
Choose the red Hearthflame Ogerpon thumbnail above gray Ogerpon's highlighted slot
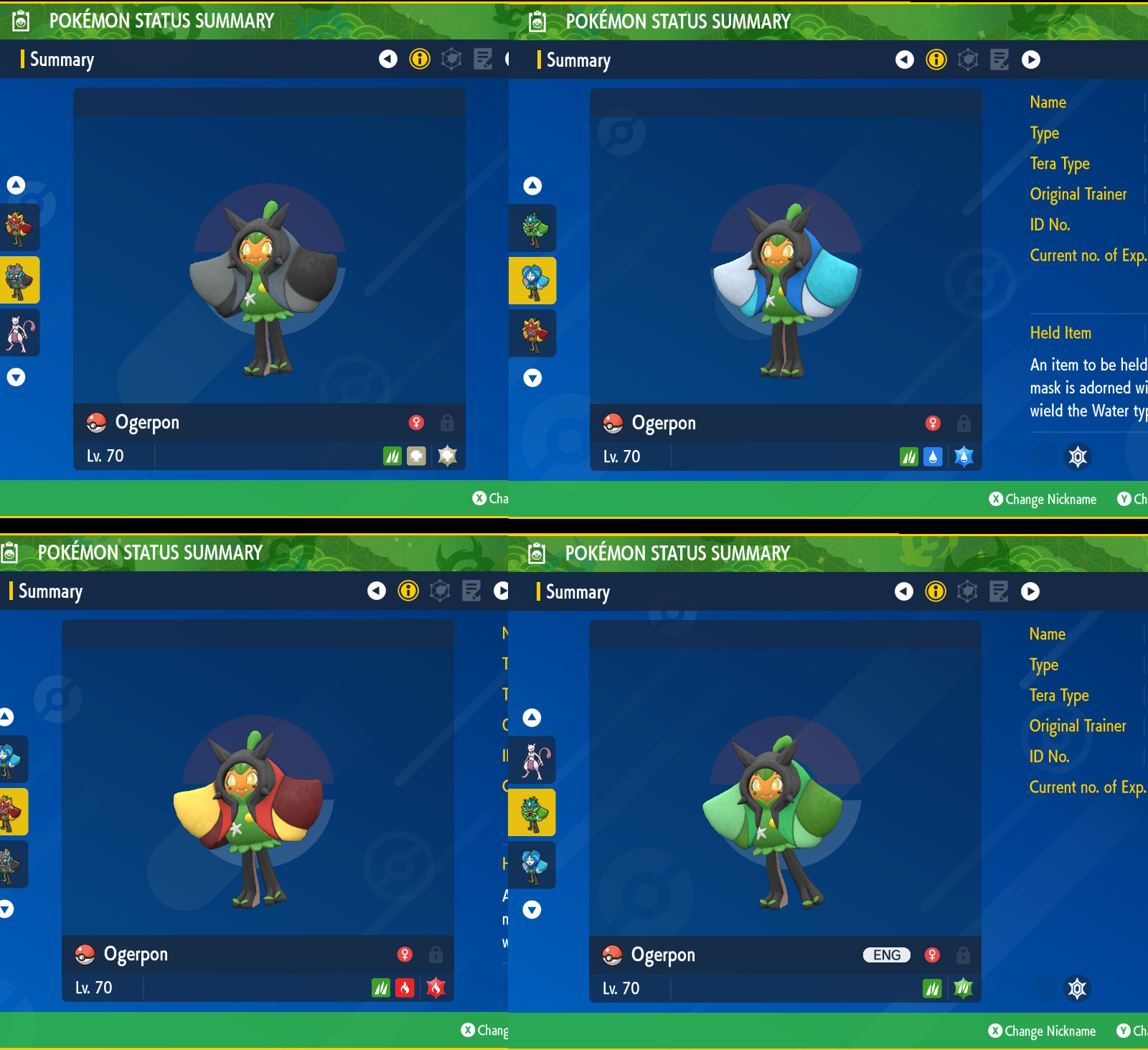pyautogui.click(x=19, y=228)
